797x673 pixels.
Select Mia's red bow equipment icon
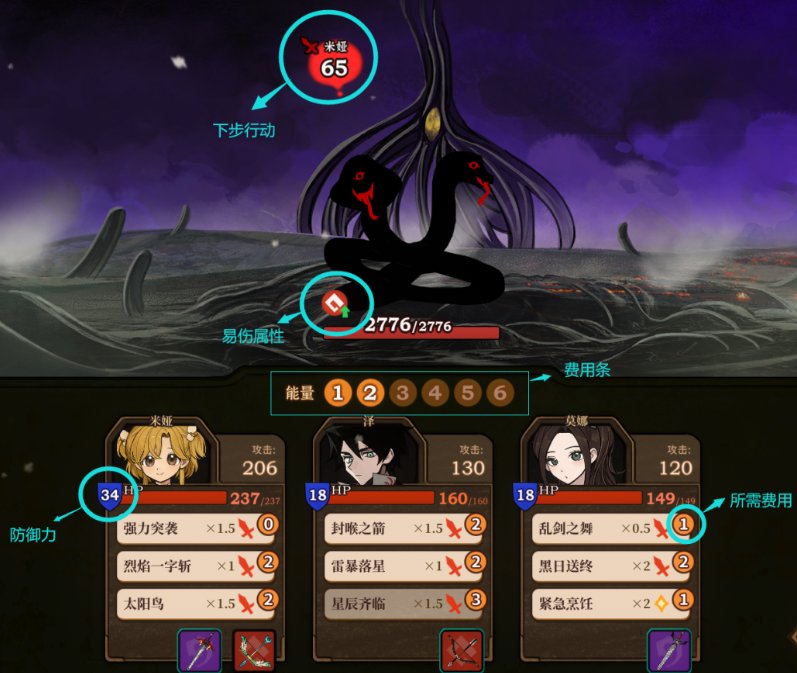(252, 650)
